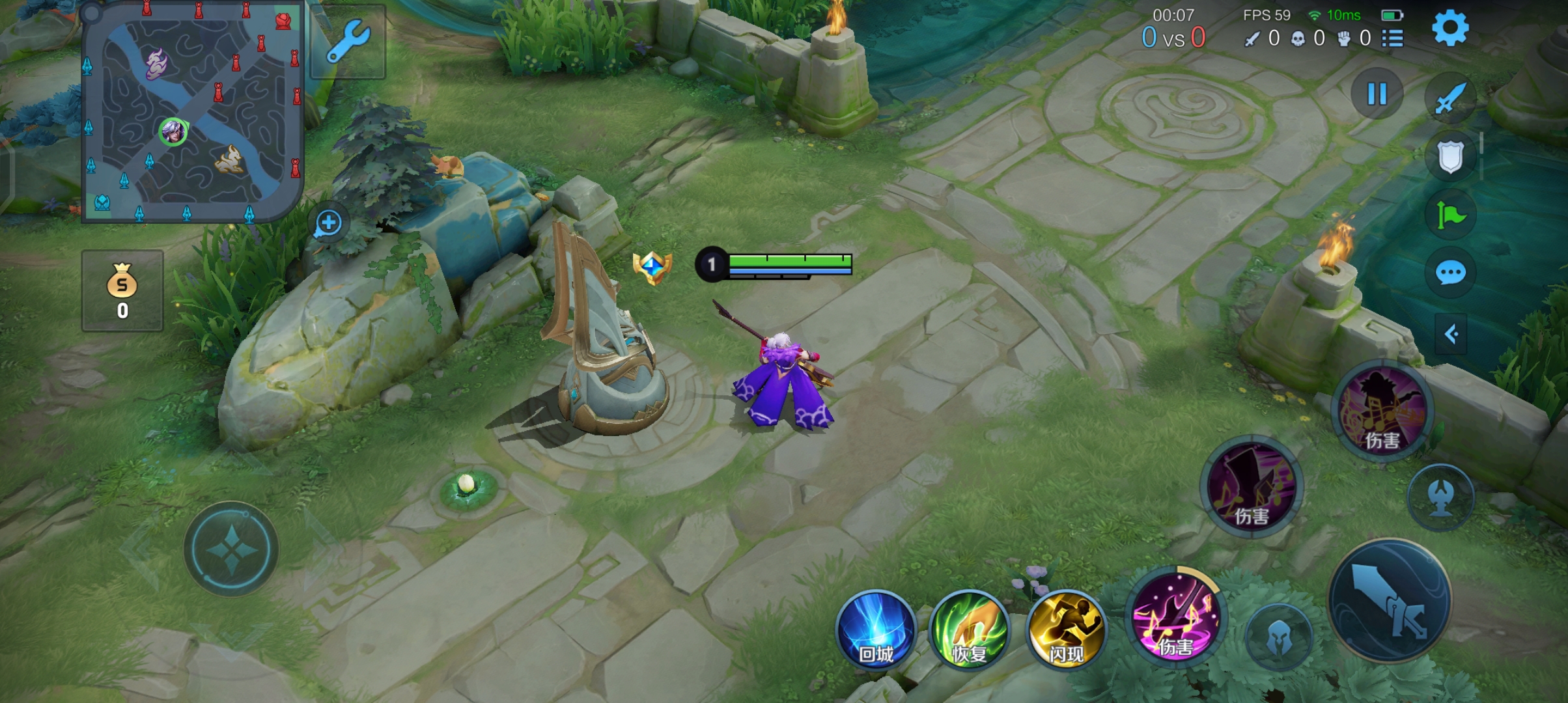
Task: Tap the magnifier plus button
Action: click(x=328, y=223)
